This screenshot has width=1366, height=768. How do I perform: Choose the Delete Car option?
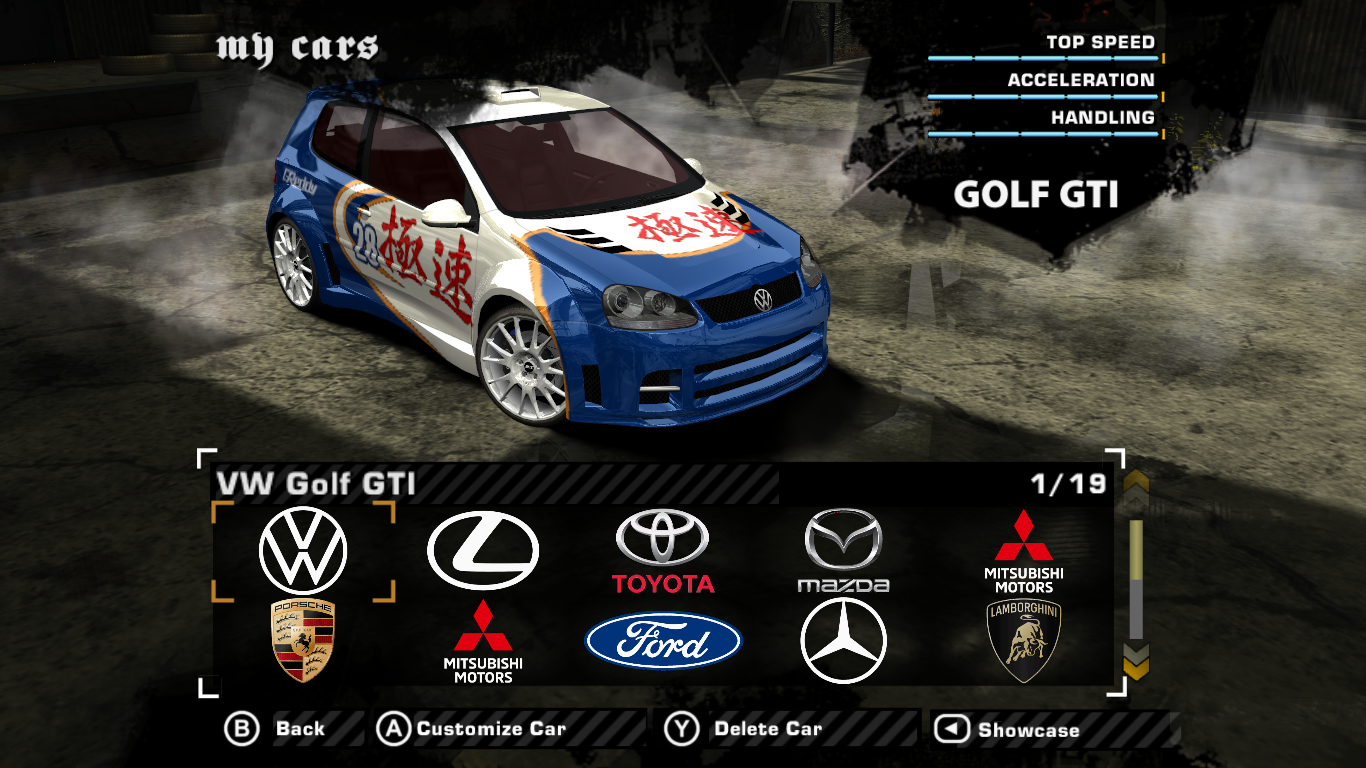click(x=745, y=729)
